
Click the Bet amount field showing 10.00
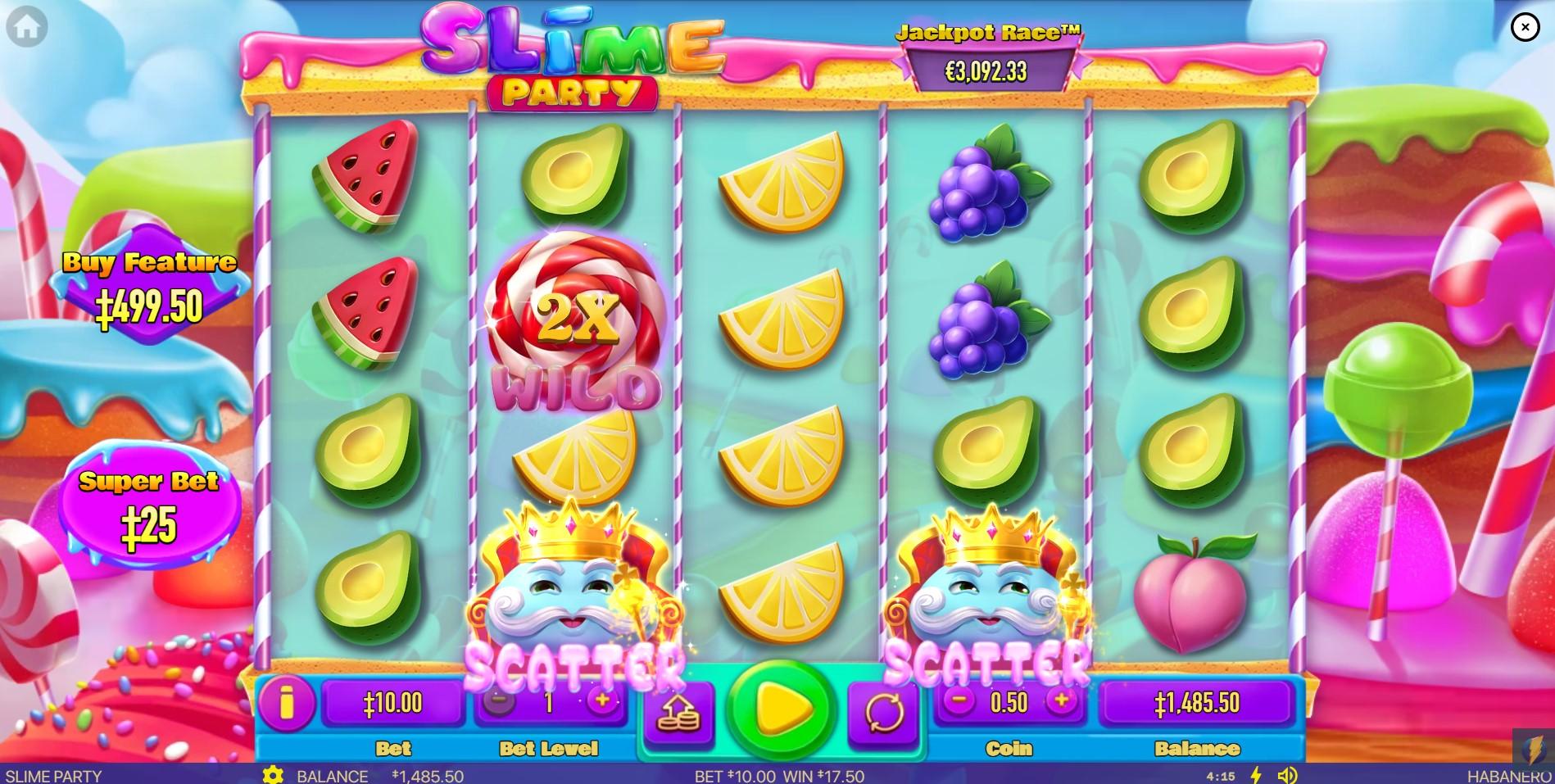coord(394,702)
